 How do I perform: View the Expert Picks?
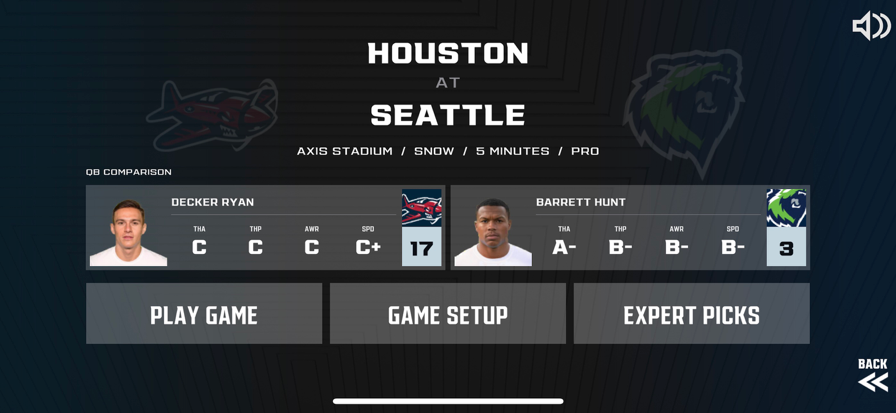691,314
